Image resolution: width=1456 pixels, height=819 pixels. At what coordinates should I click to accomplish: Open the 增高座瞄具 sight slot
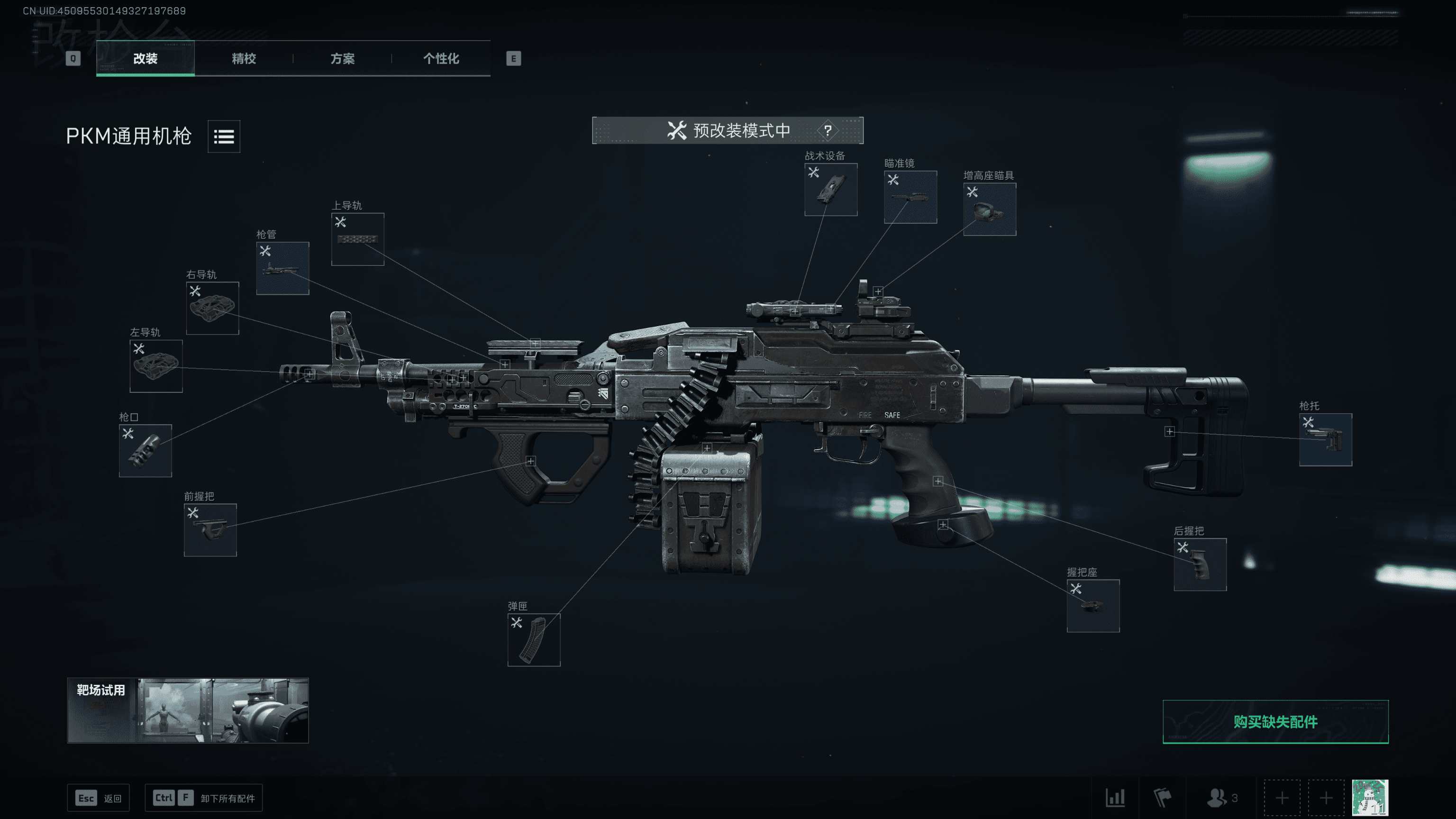click(x=989, y=209)
